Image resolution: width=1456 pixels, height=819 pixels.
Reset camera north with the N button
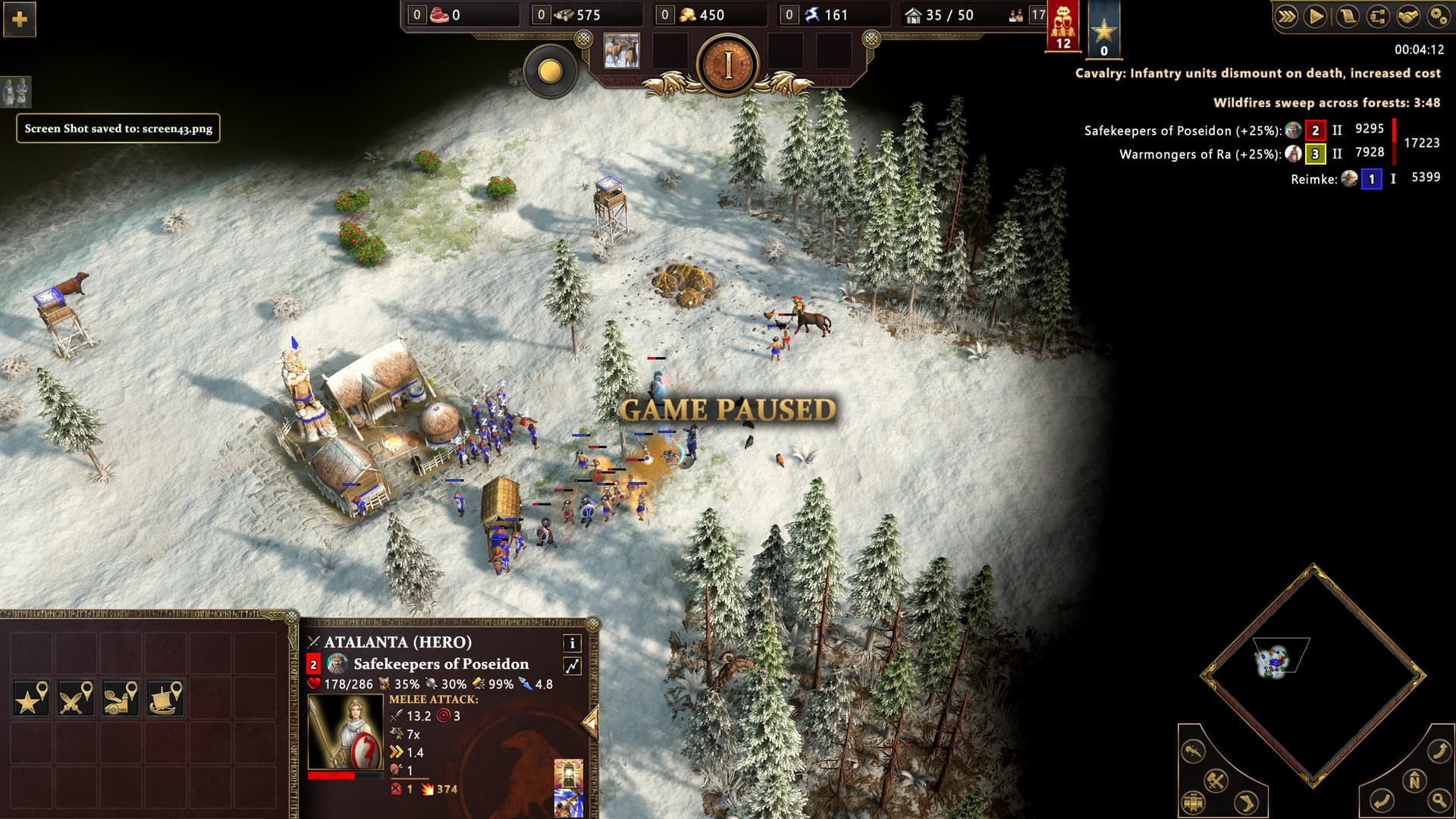1414,780
